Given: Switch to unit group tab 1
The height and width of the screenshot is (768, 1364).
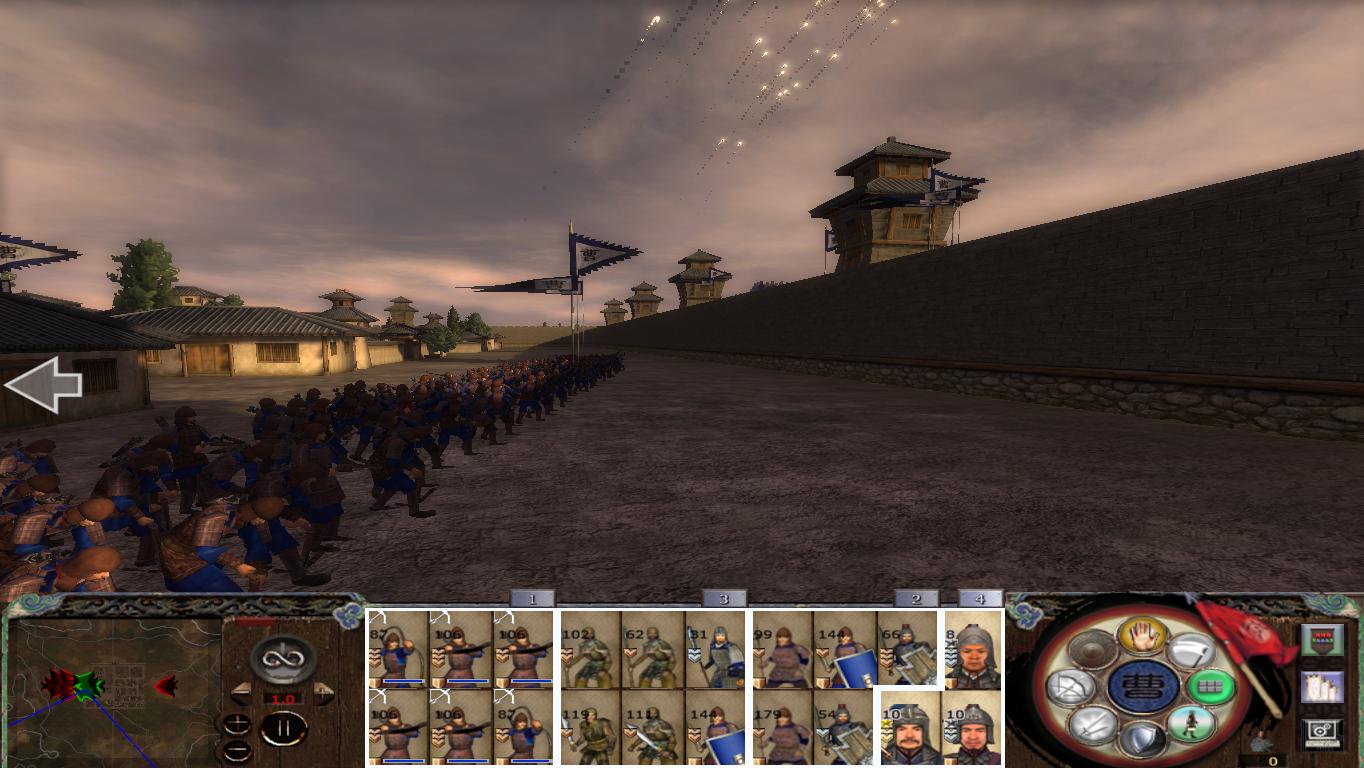Looking at the screenshot, I should click(x=531, y=598).
